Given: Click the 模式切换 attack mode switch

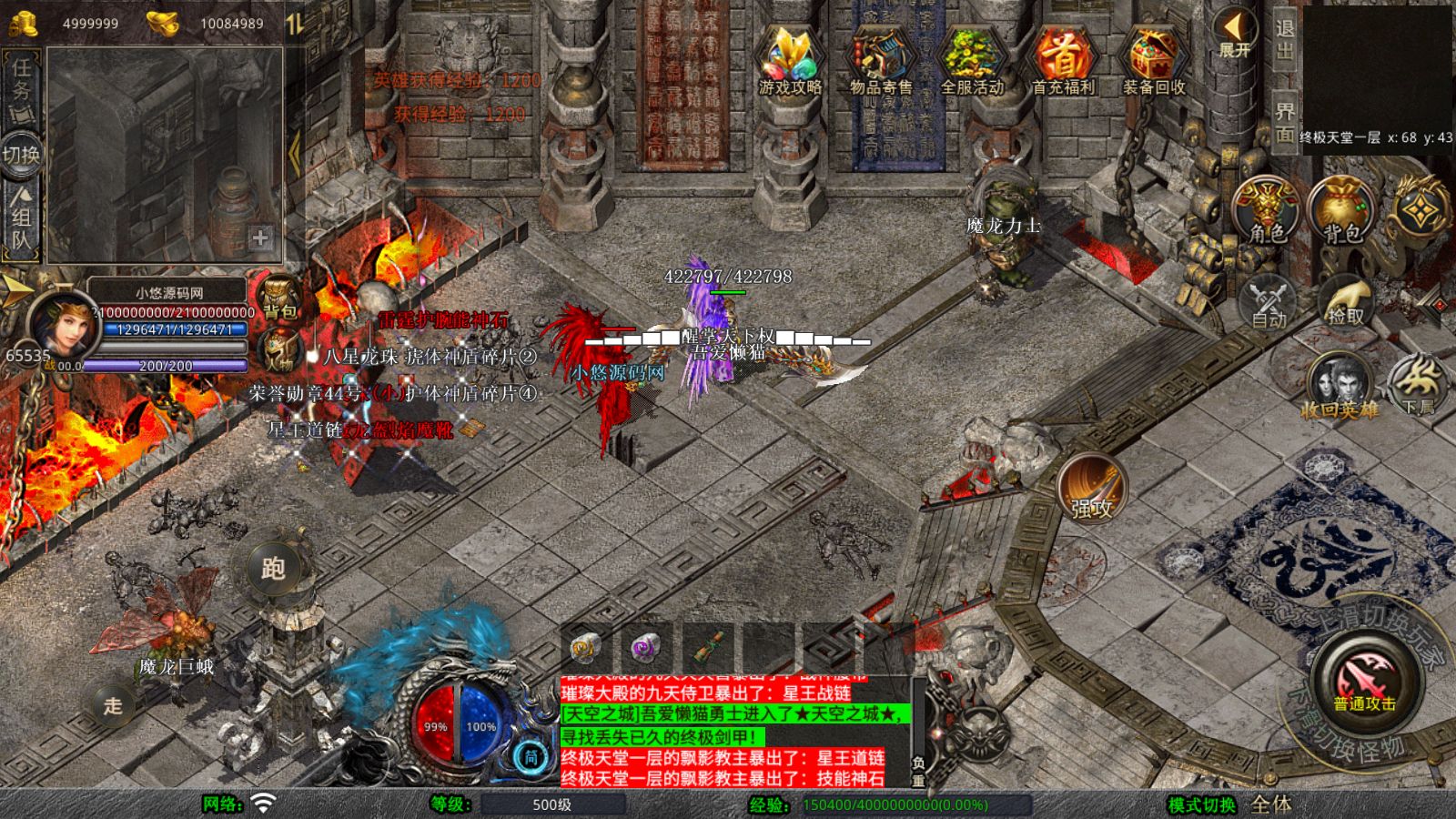Looking at the screenshot, I should tap(1201, 804).
